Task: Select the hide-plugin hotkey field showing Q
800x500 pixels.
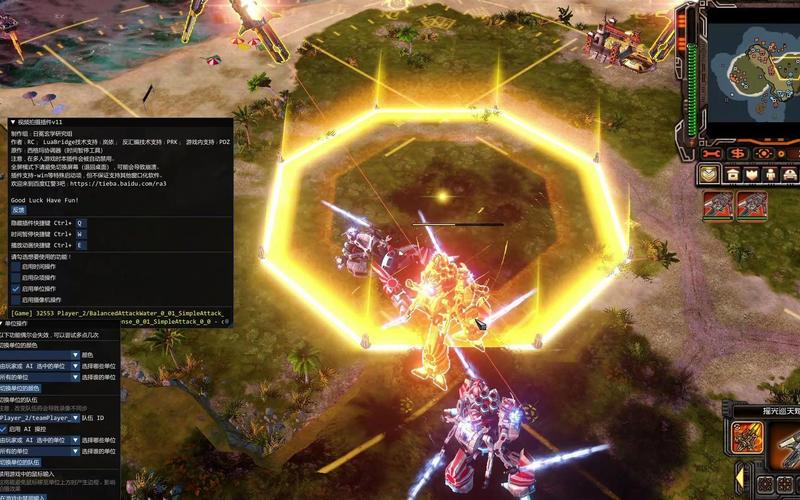Action: pos(81,222)
